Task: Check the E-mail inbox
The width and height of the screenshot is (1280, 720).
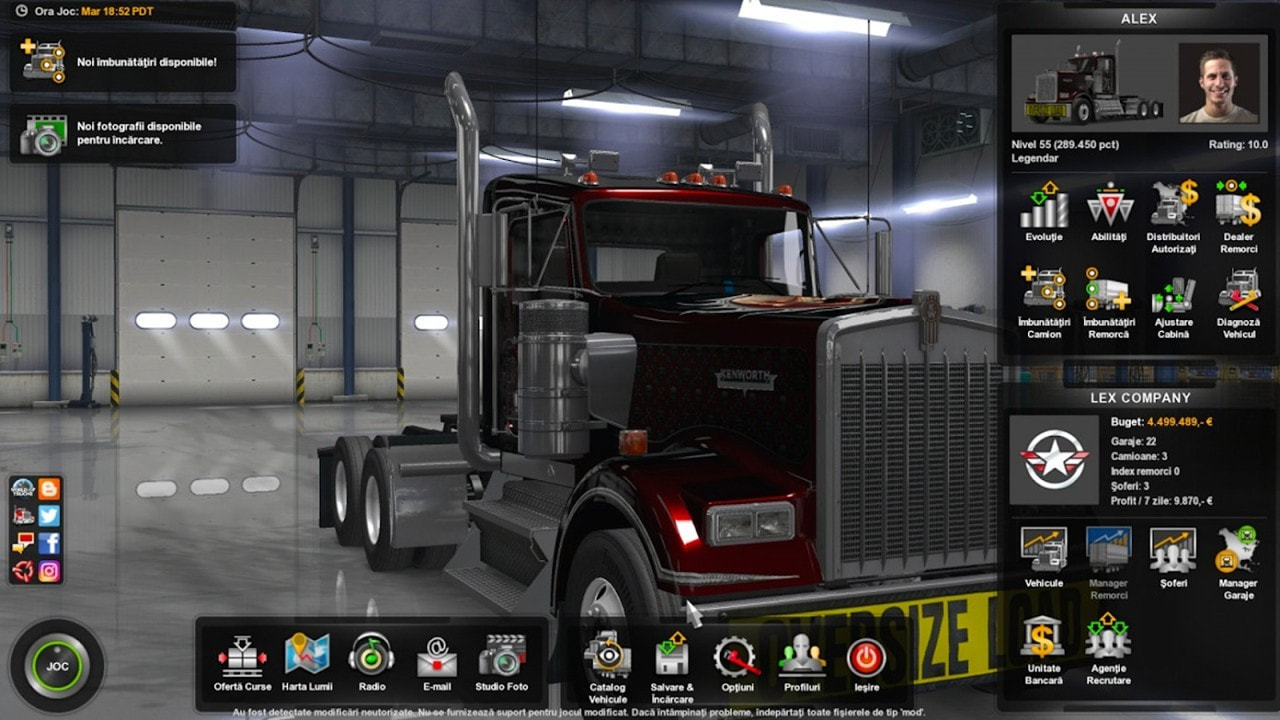Action: (x=436, y=658)
